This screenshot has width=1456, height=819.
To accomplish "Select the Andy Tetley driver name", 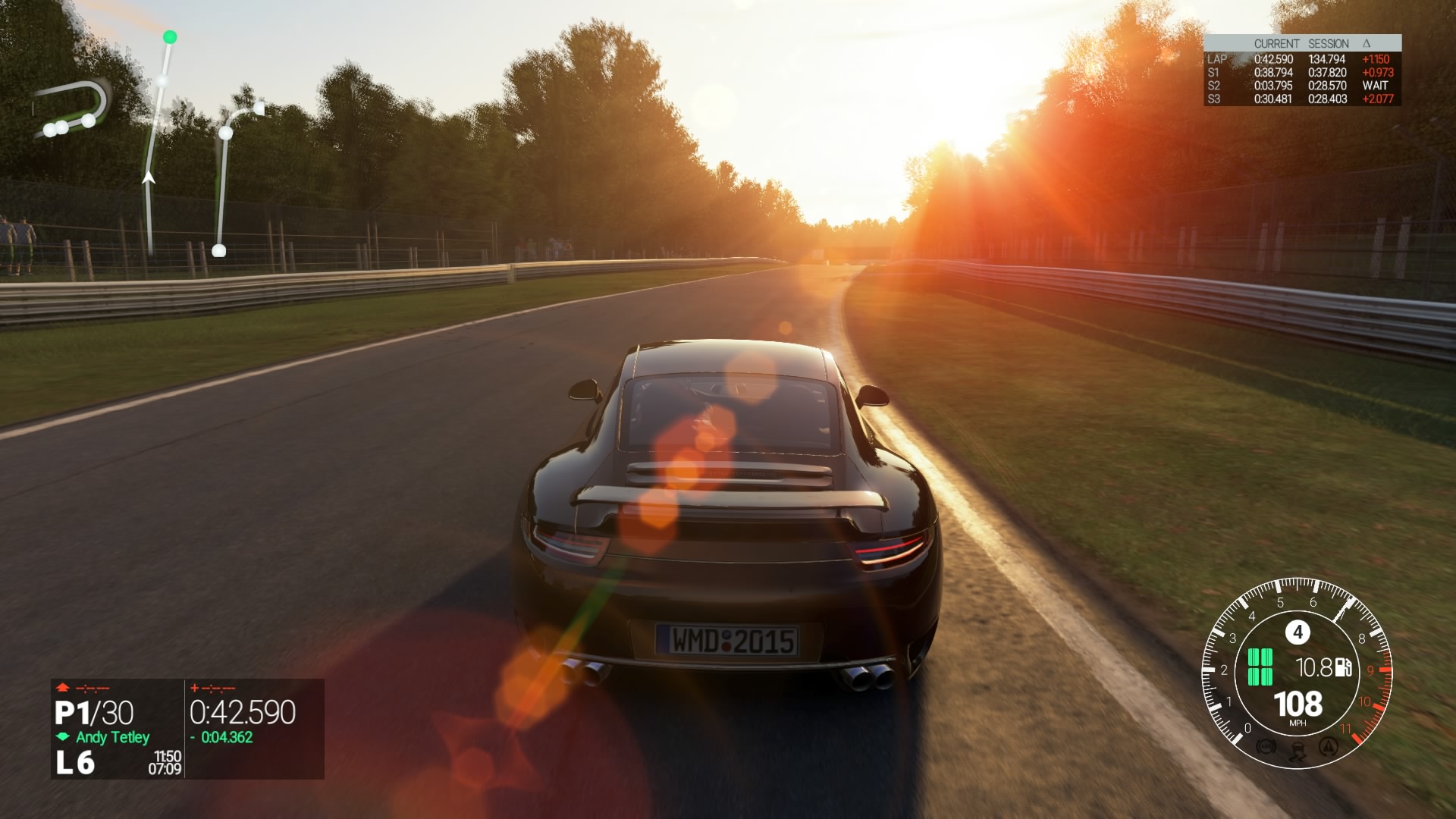I will (112, 737).
